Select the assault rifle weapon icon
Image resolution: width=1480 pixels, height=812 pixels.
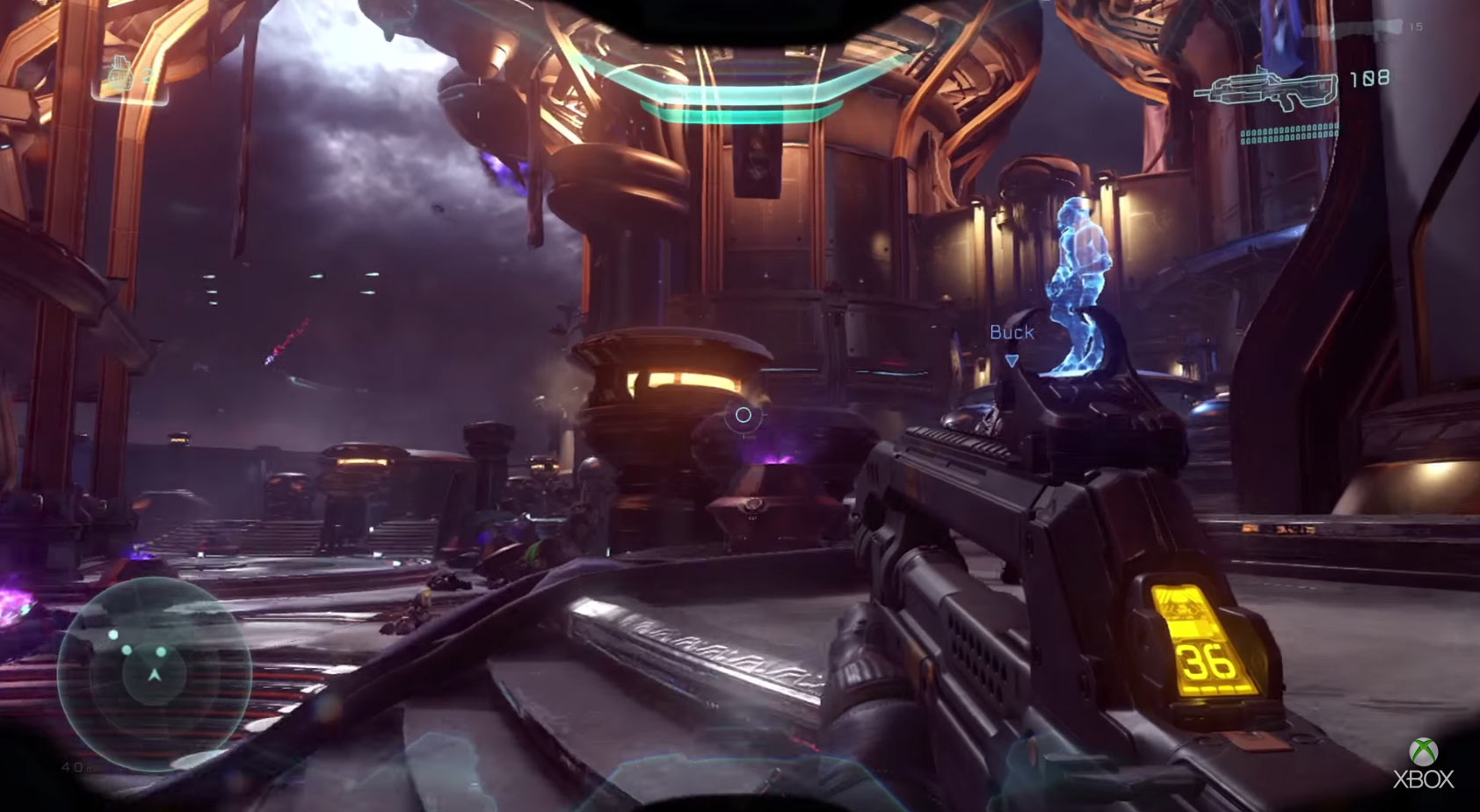(x=1265, y=89)
